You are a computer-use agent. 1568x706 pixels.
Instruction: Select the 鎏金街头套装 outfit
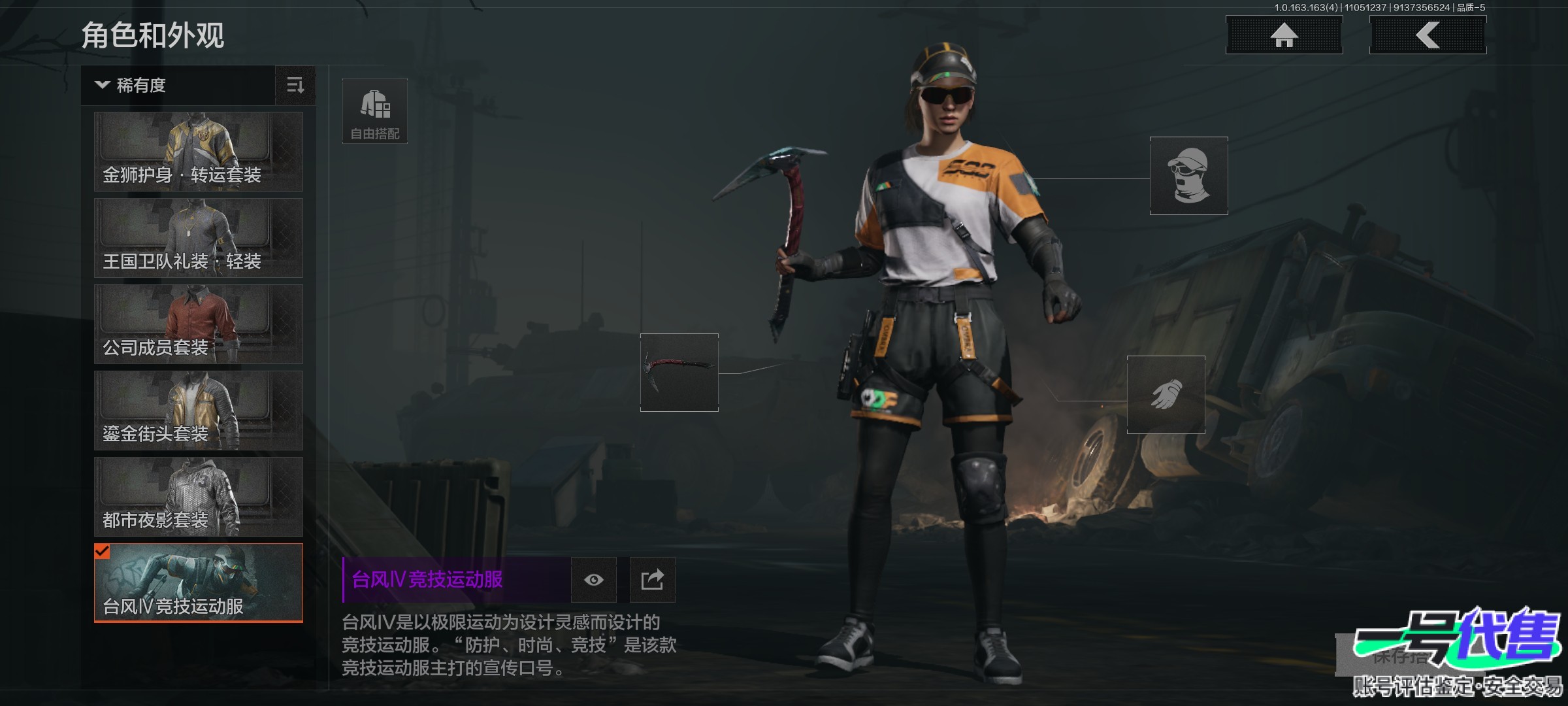[x=199, y=411]
